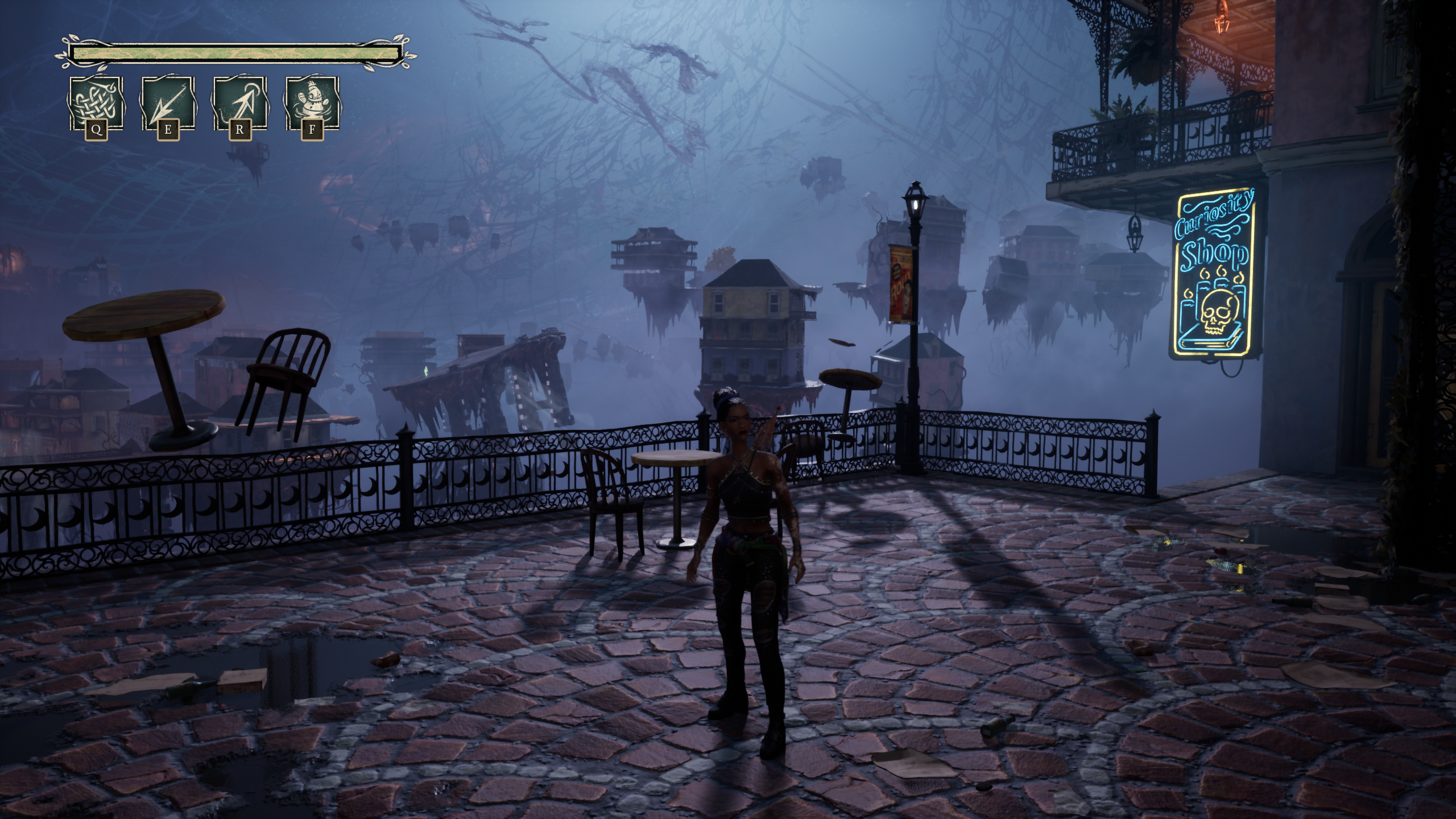
Task: Select the stuffed doll companion ability
Action: (x=312, y=104)
